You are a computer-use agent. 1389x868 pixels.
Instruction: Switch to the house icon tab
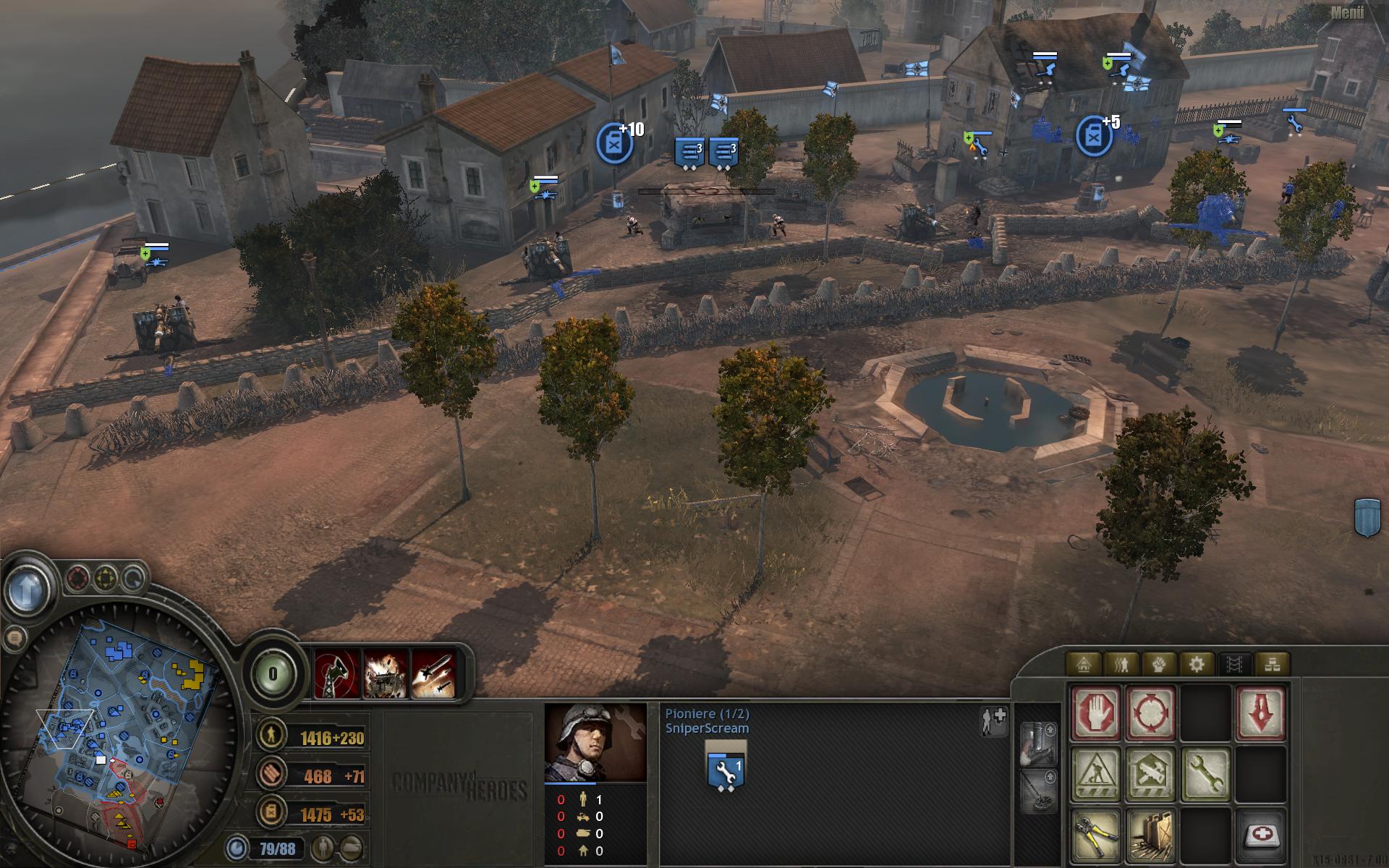click(1084, 663)
